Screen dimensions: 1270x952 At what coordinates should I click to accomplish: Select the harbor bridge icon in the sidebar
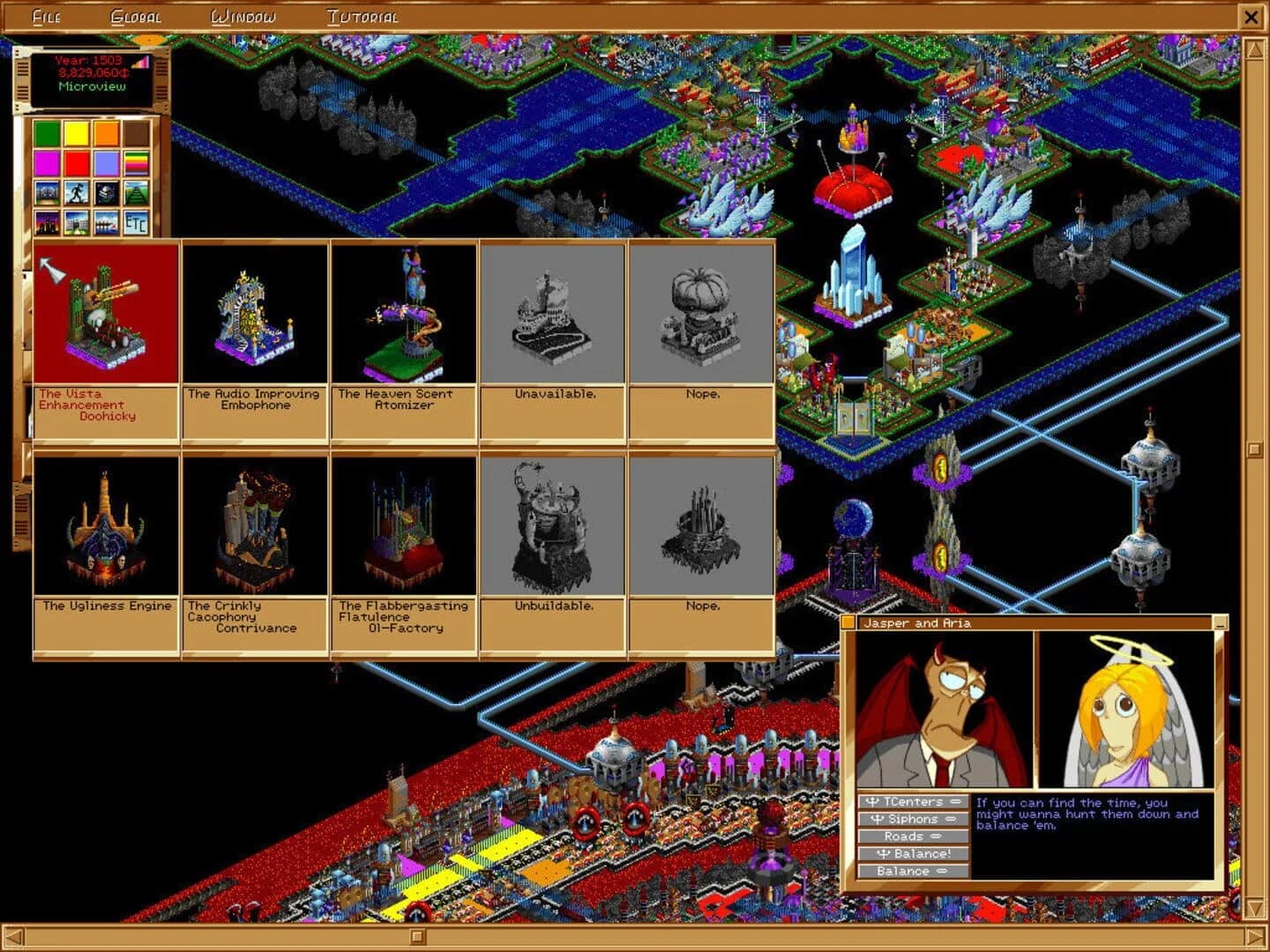pos(106,222)
